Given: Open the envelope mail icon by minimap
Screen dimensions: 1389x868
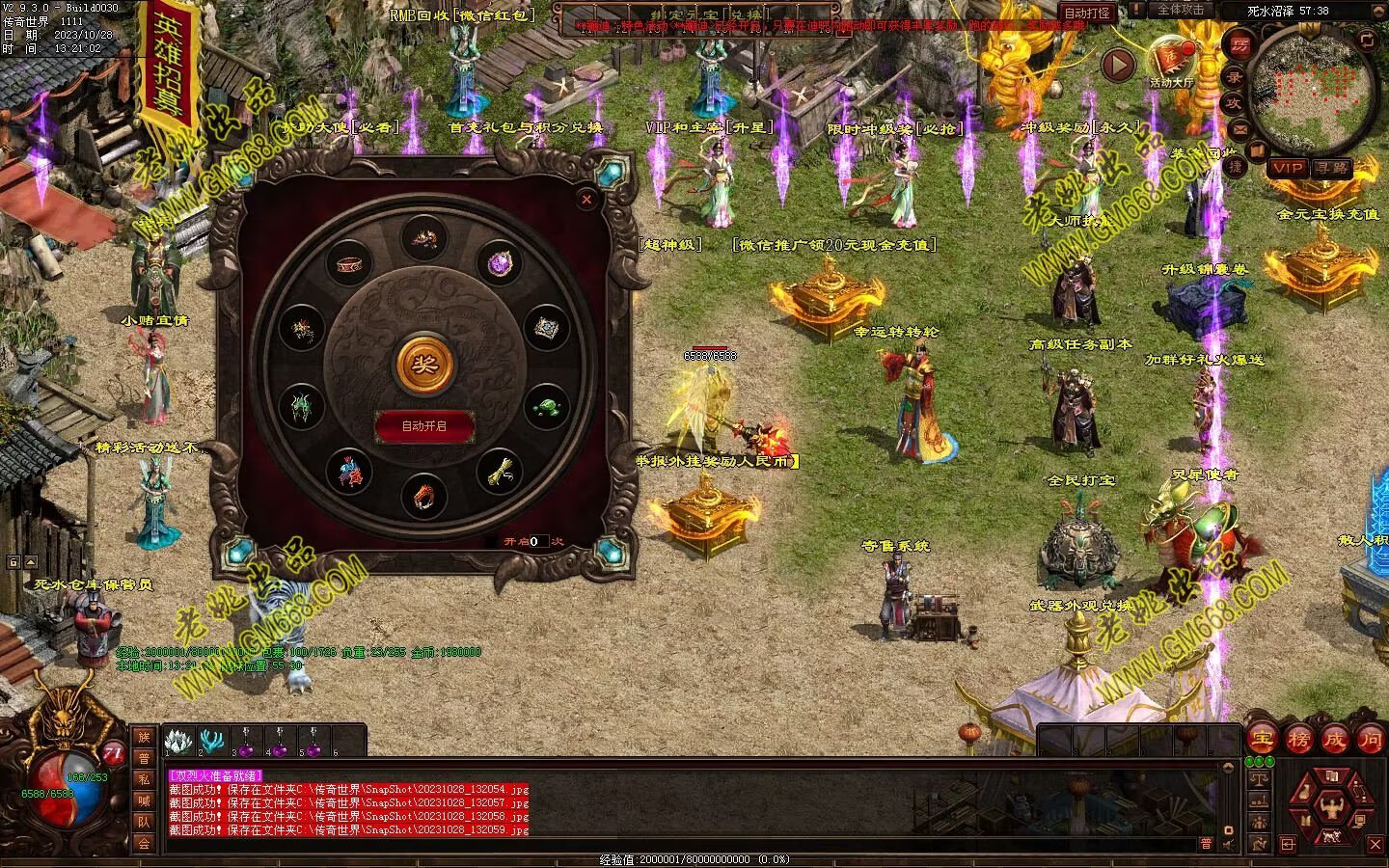Looking at the screenshot, I should point(1240,129).
